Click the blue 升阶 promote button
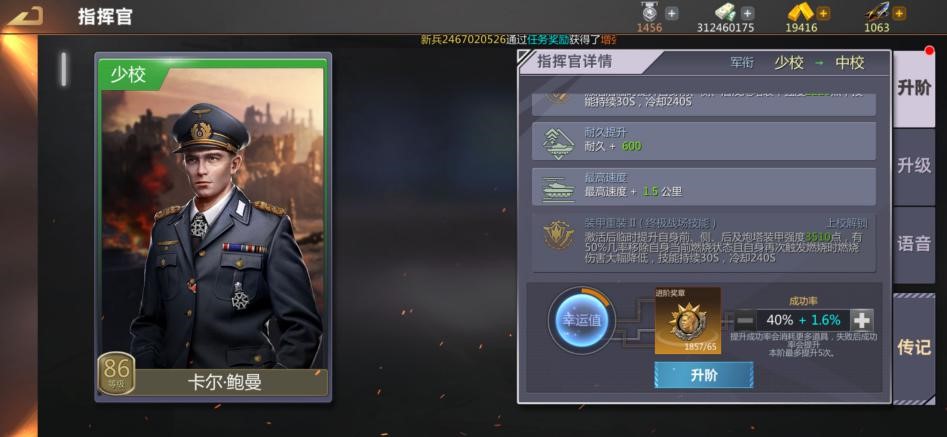947x437 pixels. 703,376
